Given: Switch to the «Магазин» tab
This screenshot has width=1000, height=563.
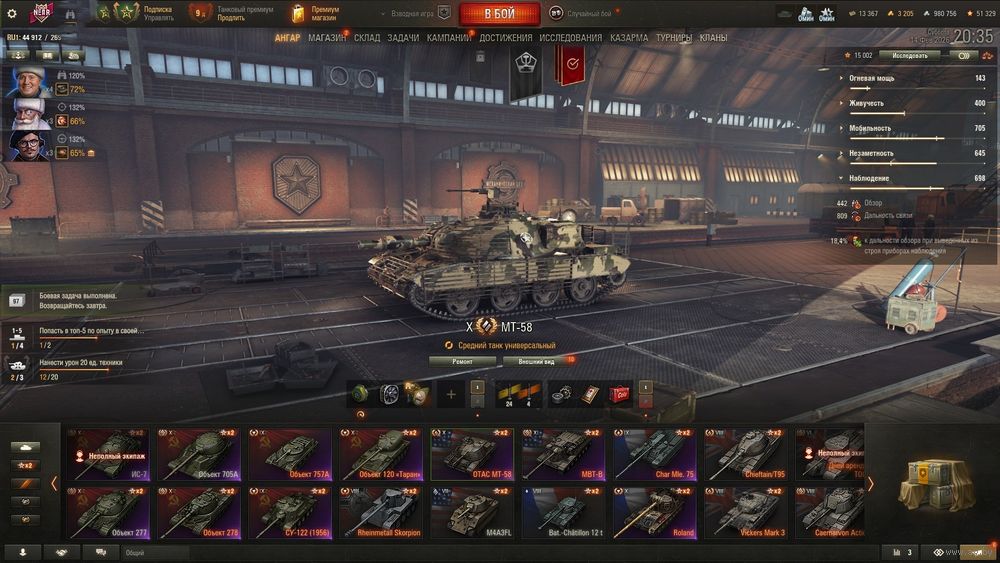Looking at the screenshot, I should 327,38.
